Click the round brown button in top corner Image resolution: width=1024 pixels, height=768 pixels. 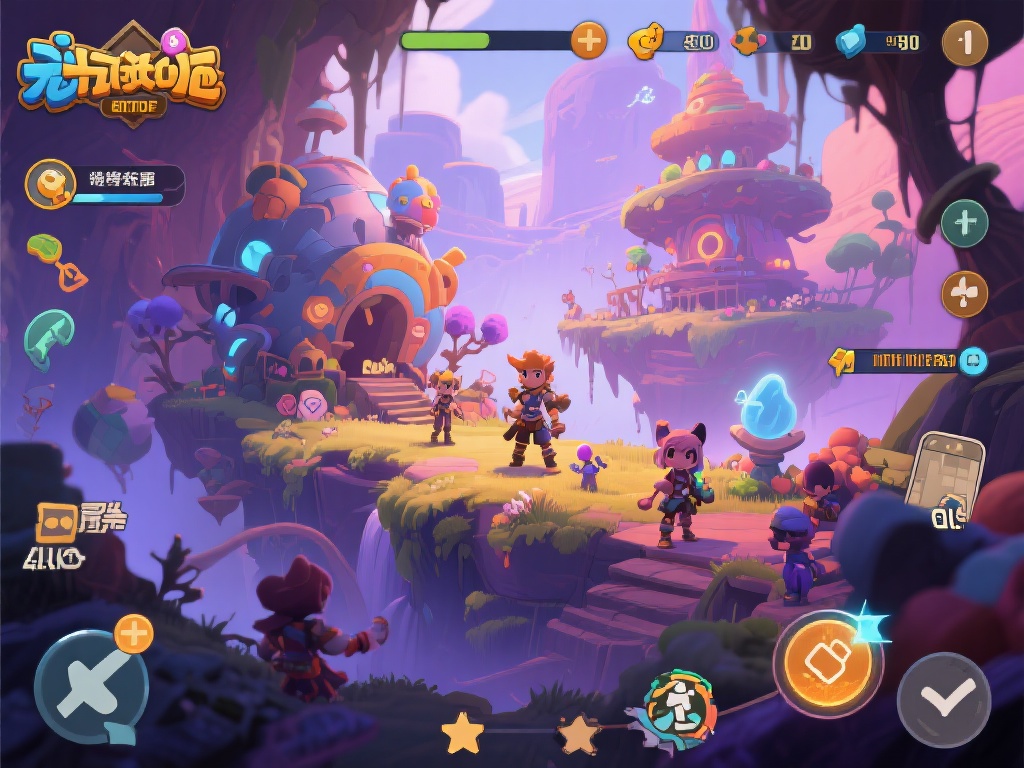point(965,43)
